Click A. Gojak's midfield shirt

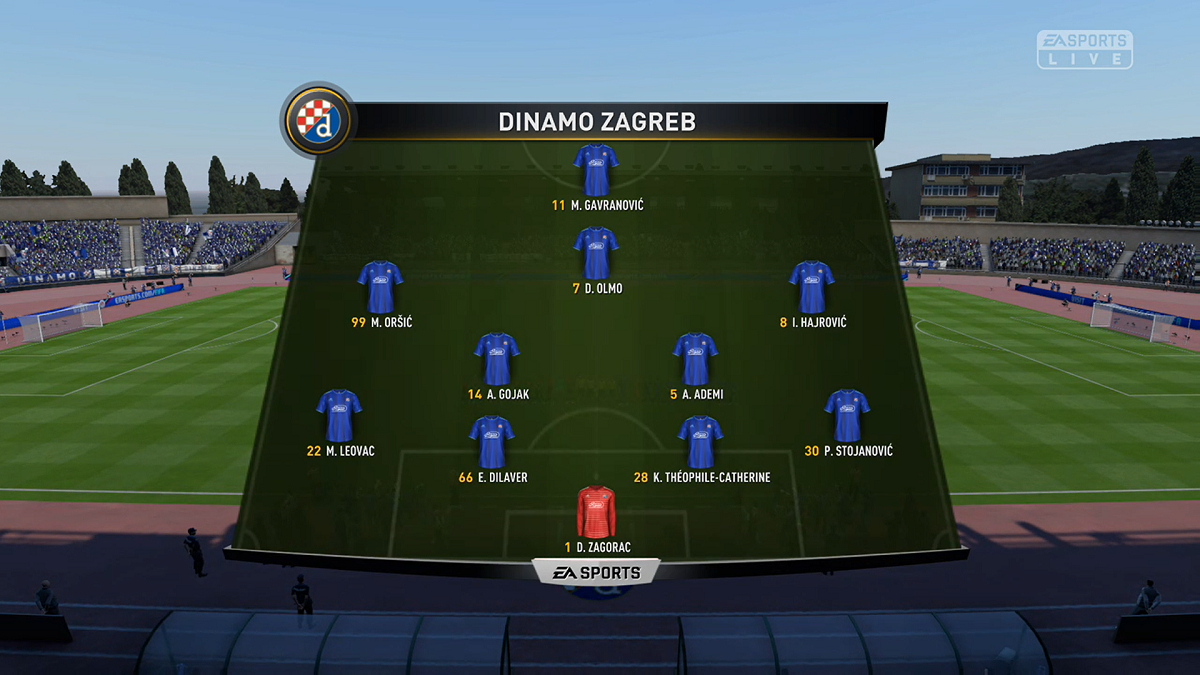point(496,359)
